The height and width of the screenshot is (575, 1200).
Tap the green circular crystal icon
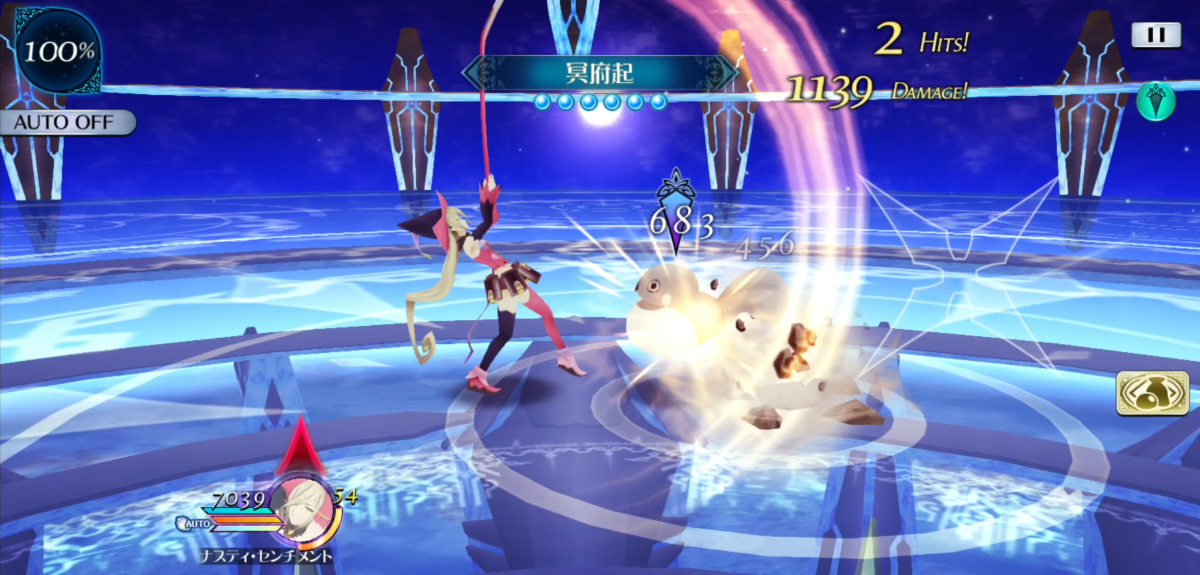(x=1155, y=101)
